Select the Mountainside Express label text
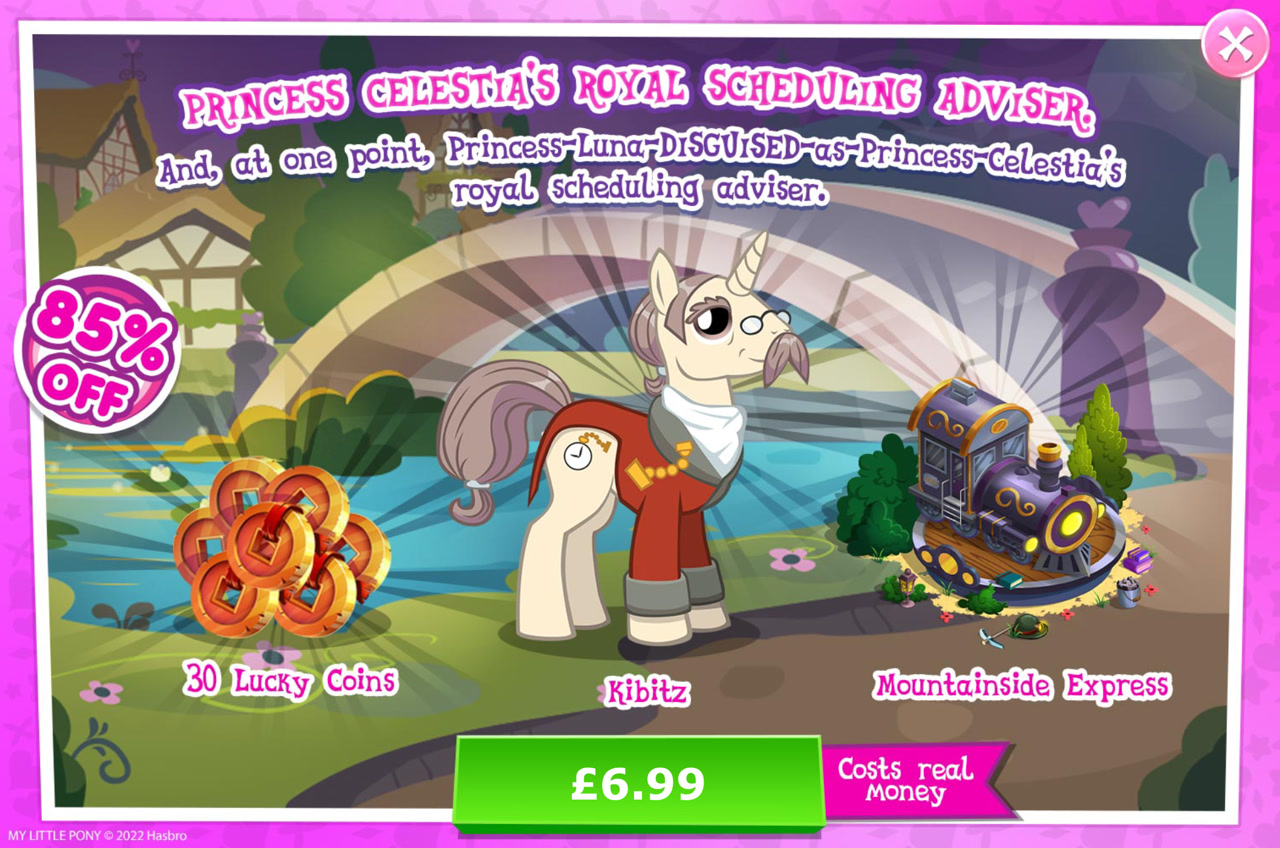This screenshot has width=1280, height=848. [x=1021, y=685]
